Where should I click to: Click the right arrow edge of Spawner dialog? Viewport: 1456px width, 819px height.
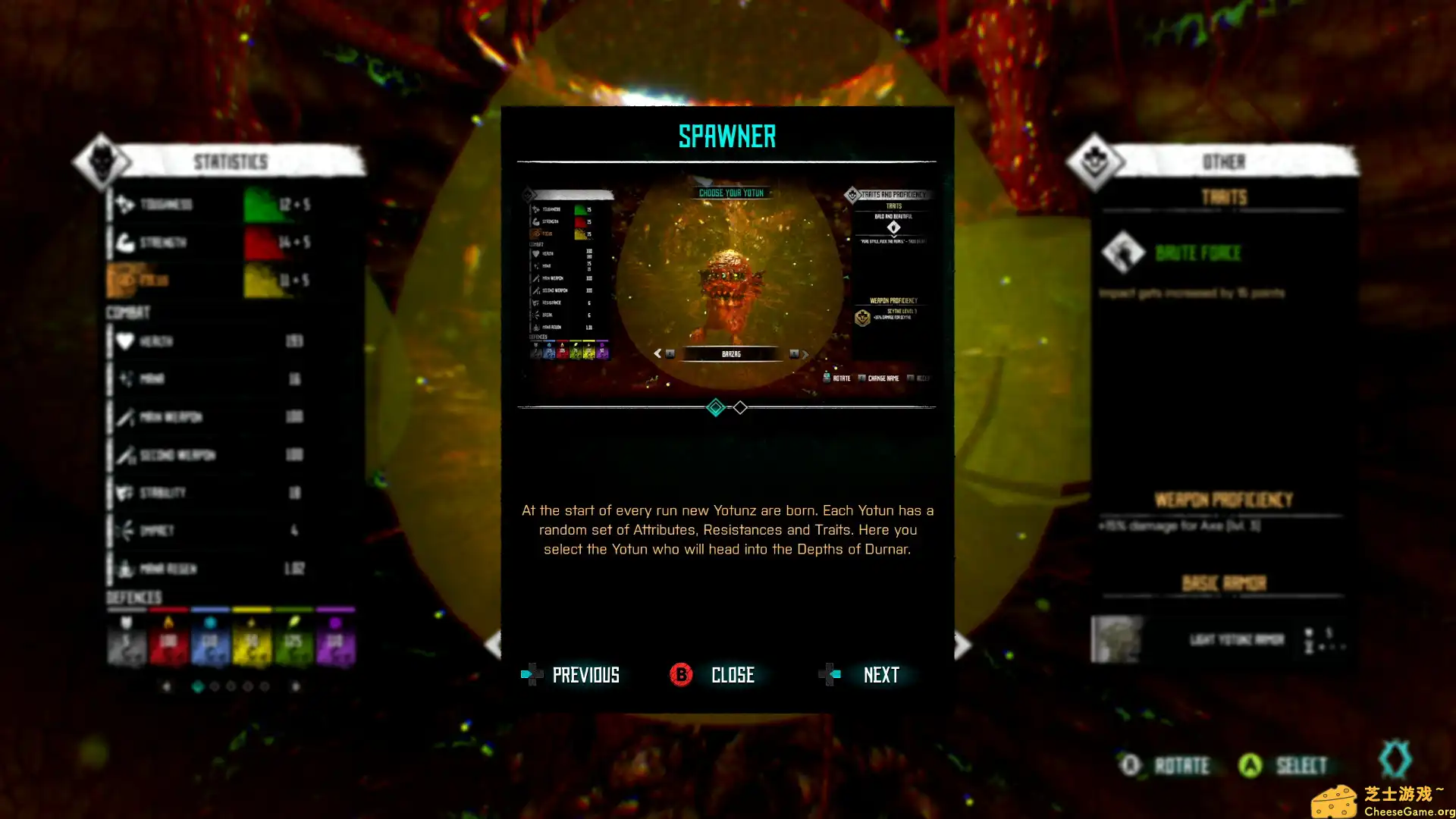point(961,645)
